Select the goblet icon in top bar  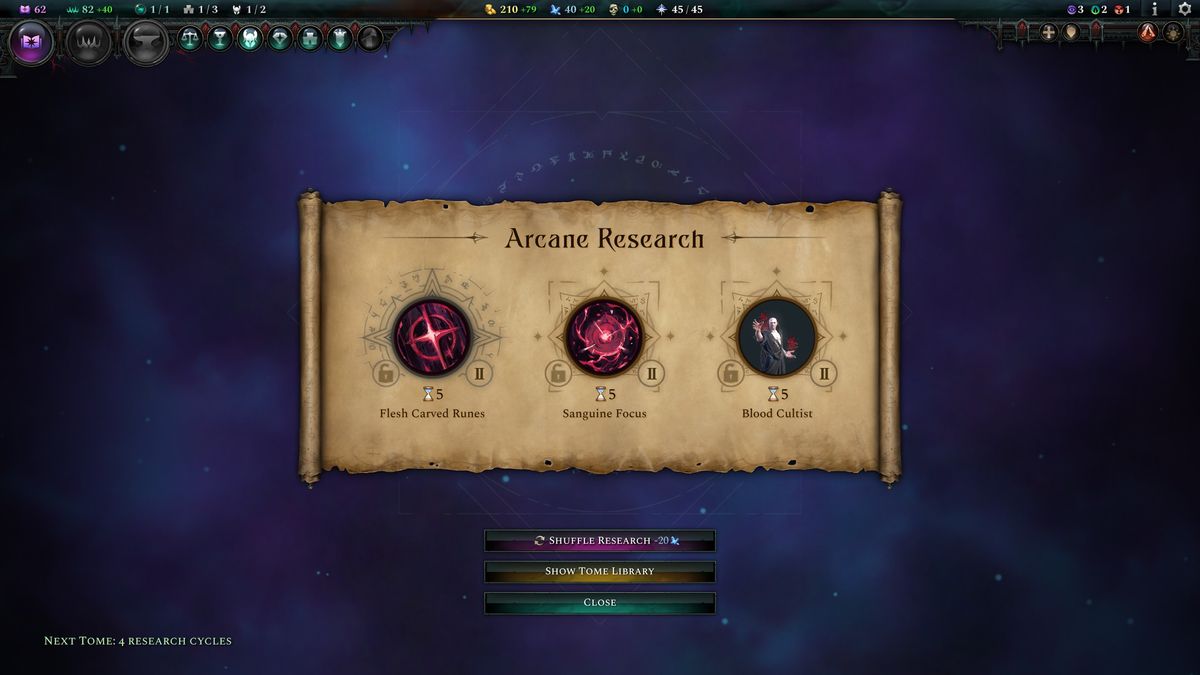220,39
